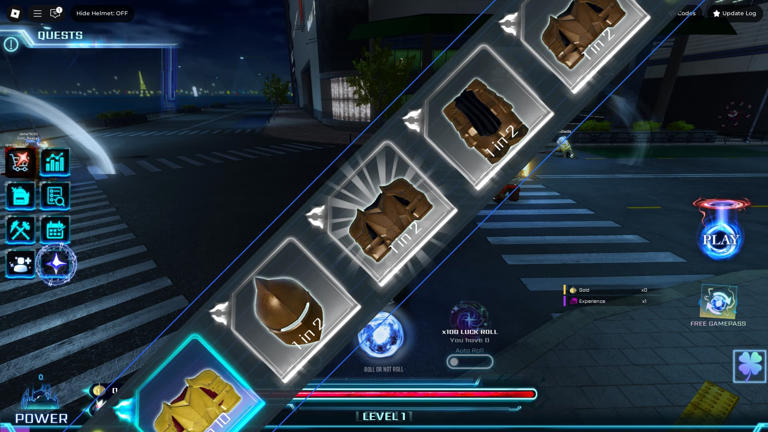768x432 pixels.
Task: Open the Roblox hamburger menu
Action: click(x=37, y=13)
